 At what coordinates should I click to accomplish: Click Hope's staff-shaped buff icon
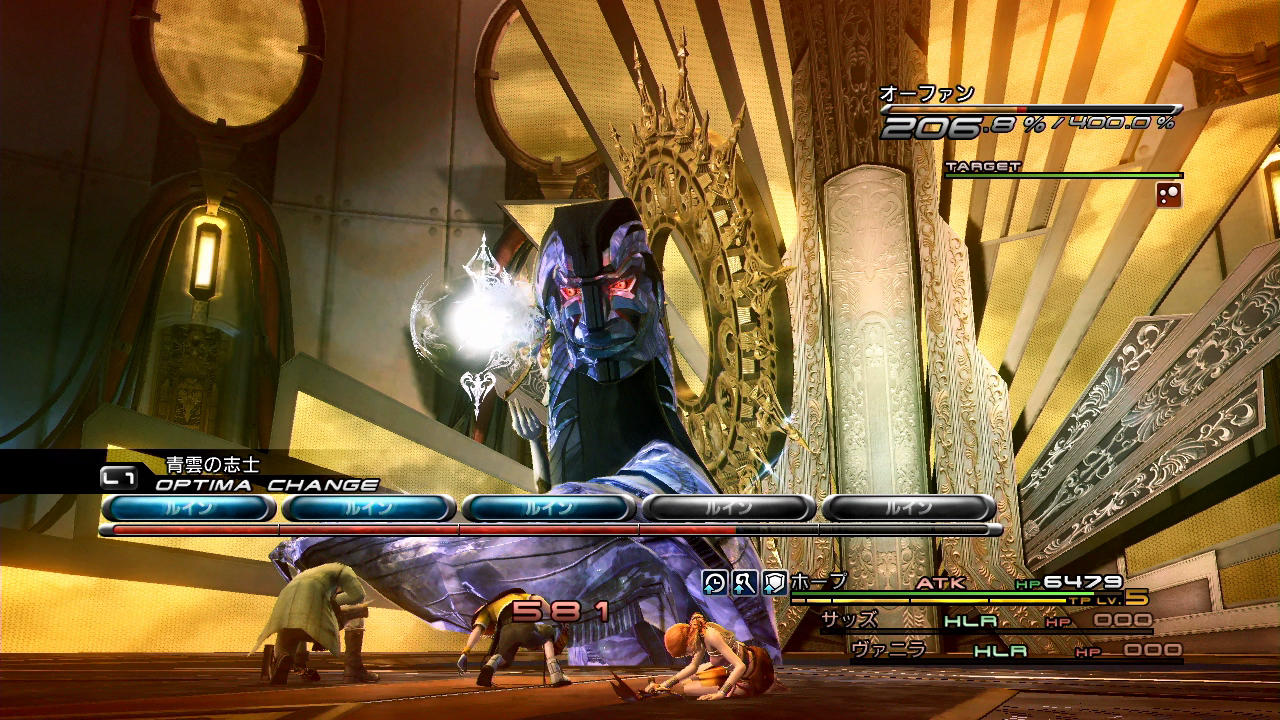[x=745, y=583]
